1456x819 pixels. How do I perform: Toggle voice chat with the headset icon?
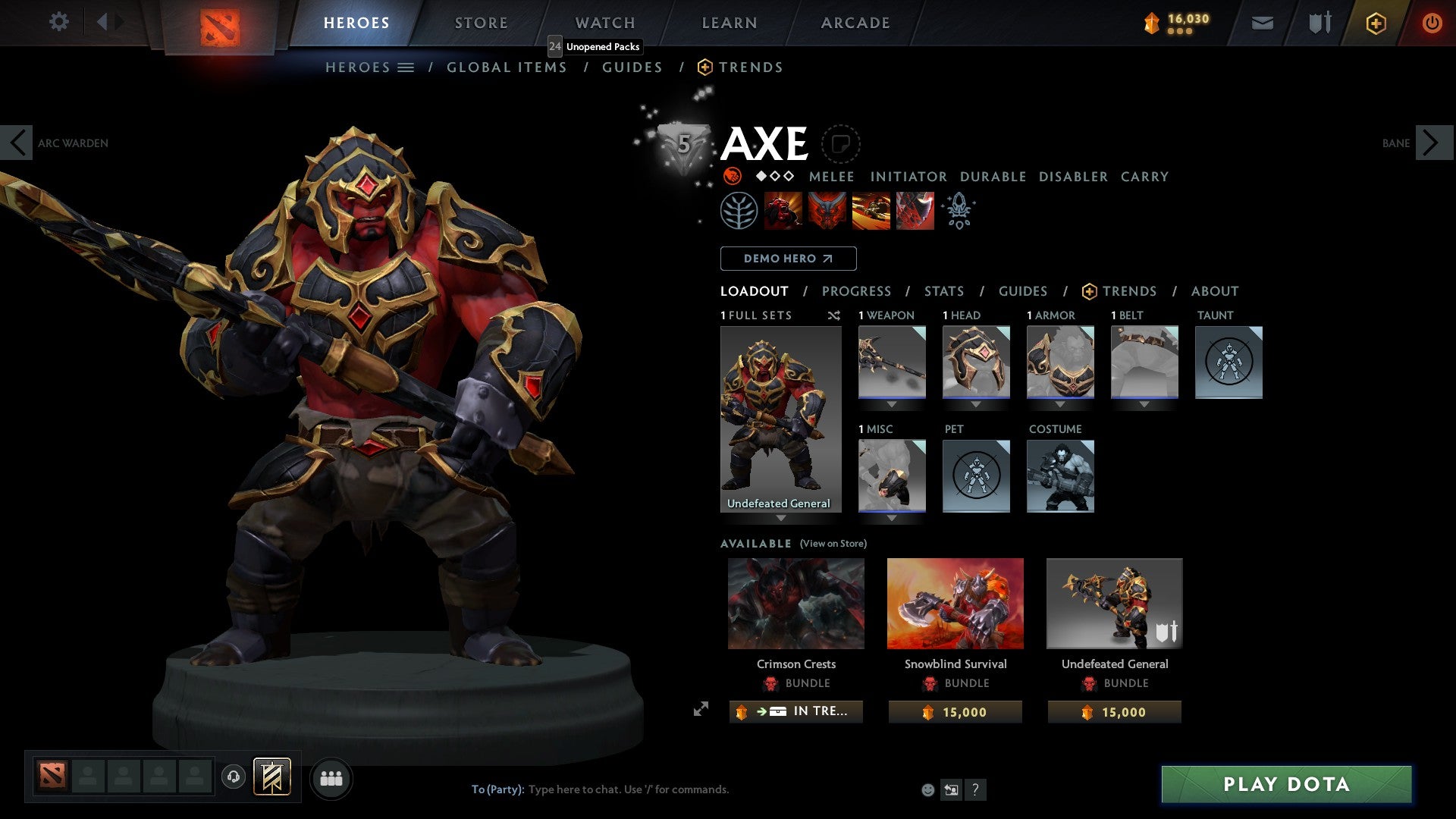234,777
